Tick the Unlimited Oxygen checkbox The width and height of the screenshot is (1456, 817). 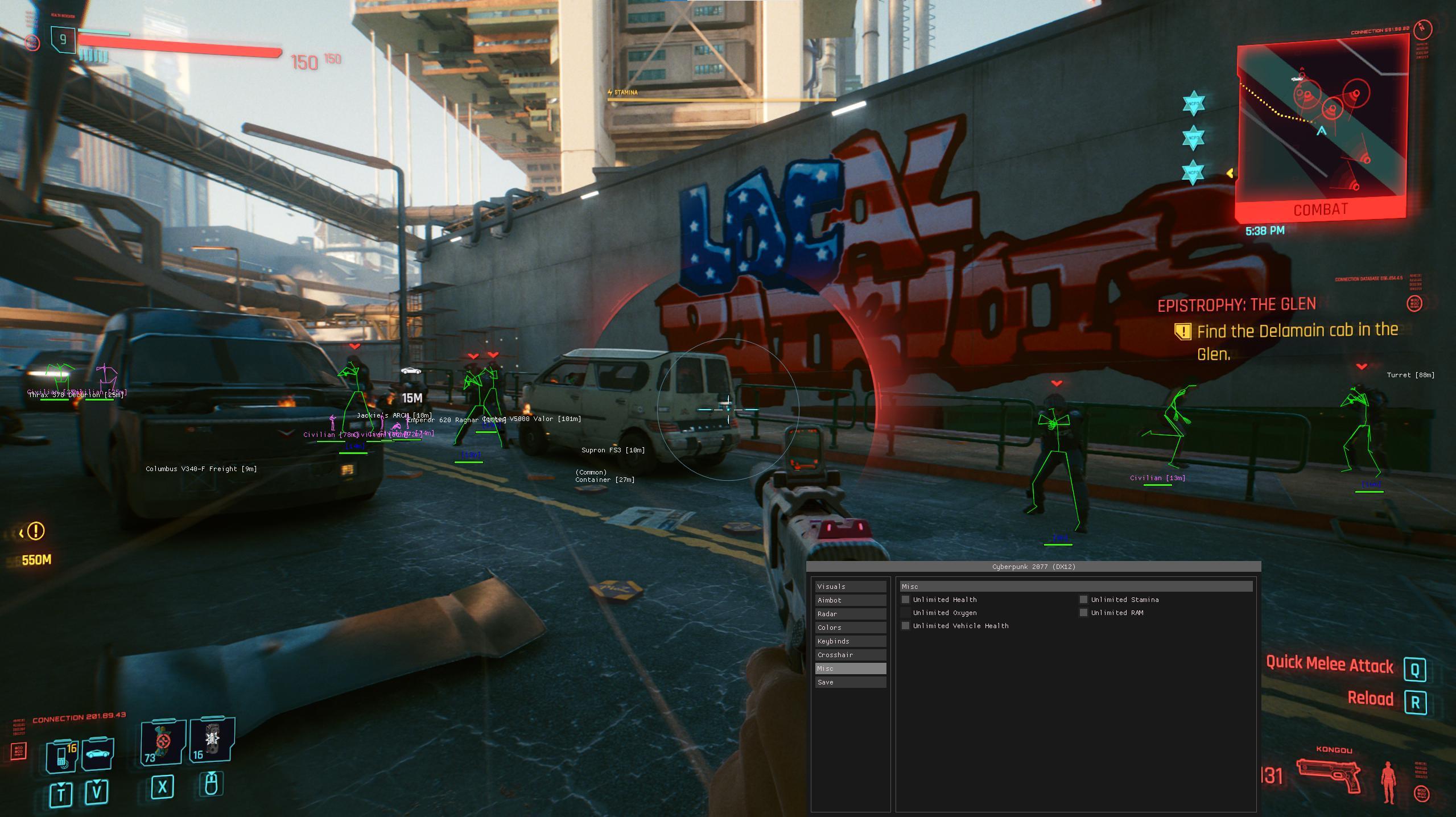click(x=906, y=613)
